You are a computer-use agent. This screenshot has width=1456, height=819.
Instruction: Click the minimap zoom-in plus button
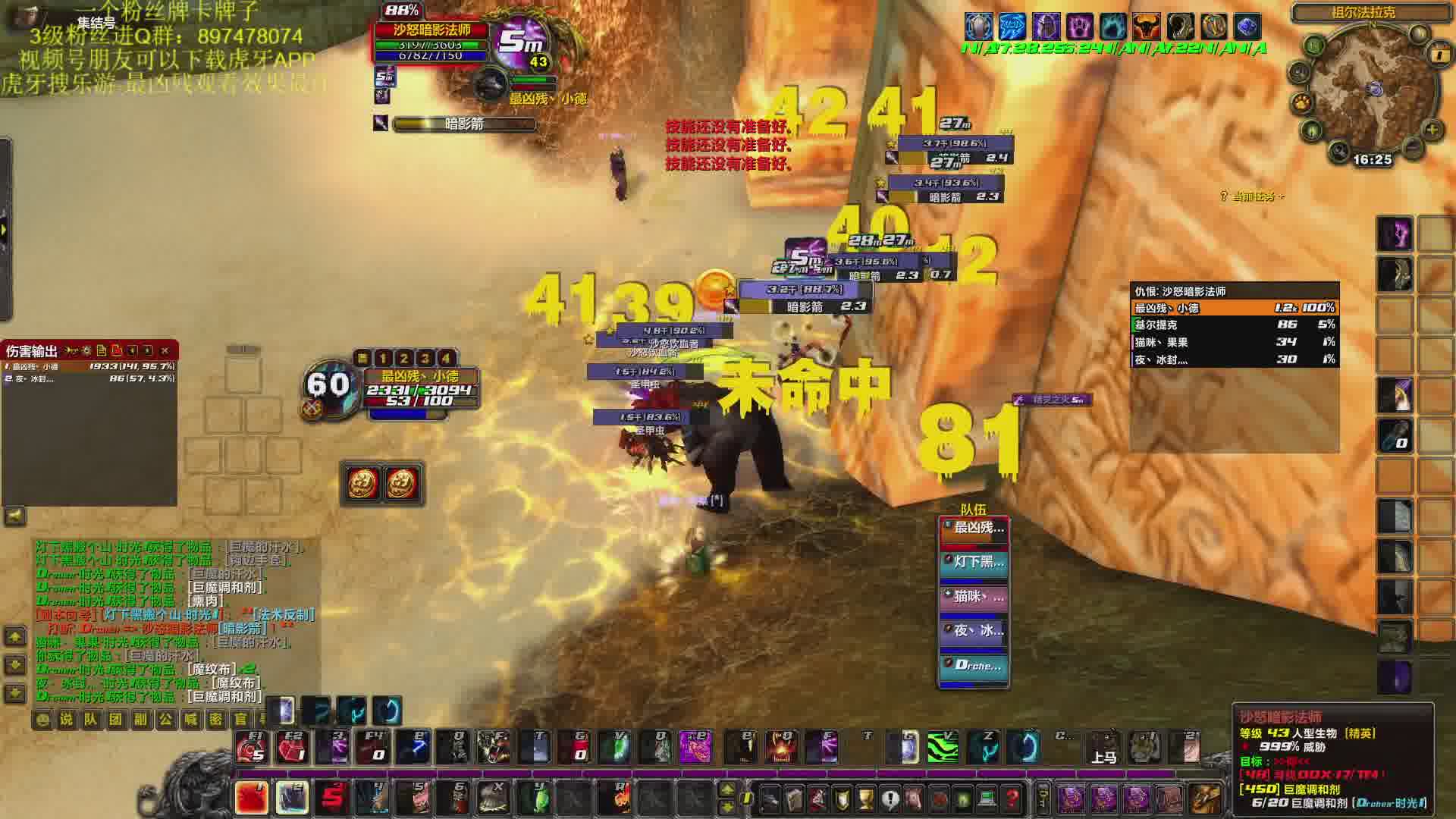tap(1432, 130)
